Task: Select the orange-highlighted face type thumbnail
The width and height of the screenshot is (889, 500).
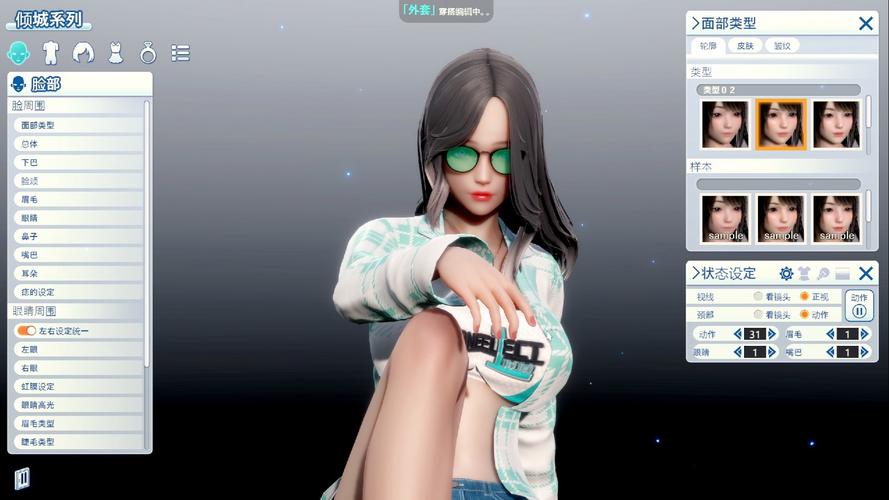Action: (x=781, y=125)
